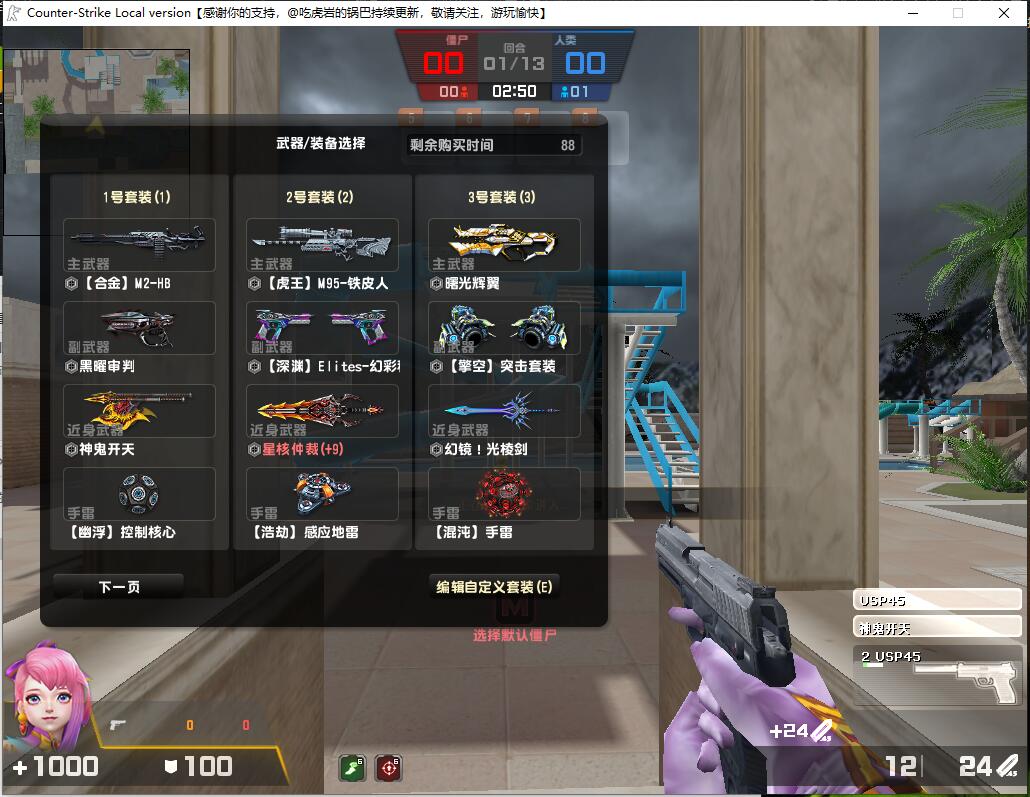Close the Counter-Strike game window
Image resolution: width=1030 pixels, height=797 pixels.
(x=1004, y=13)
